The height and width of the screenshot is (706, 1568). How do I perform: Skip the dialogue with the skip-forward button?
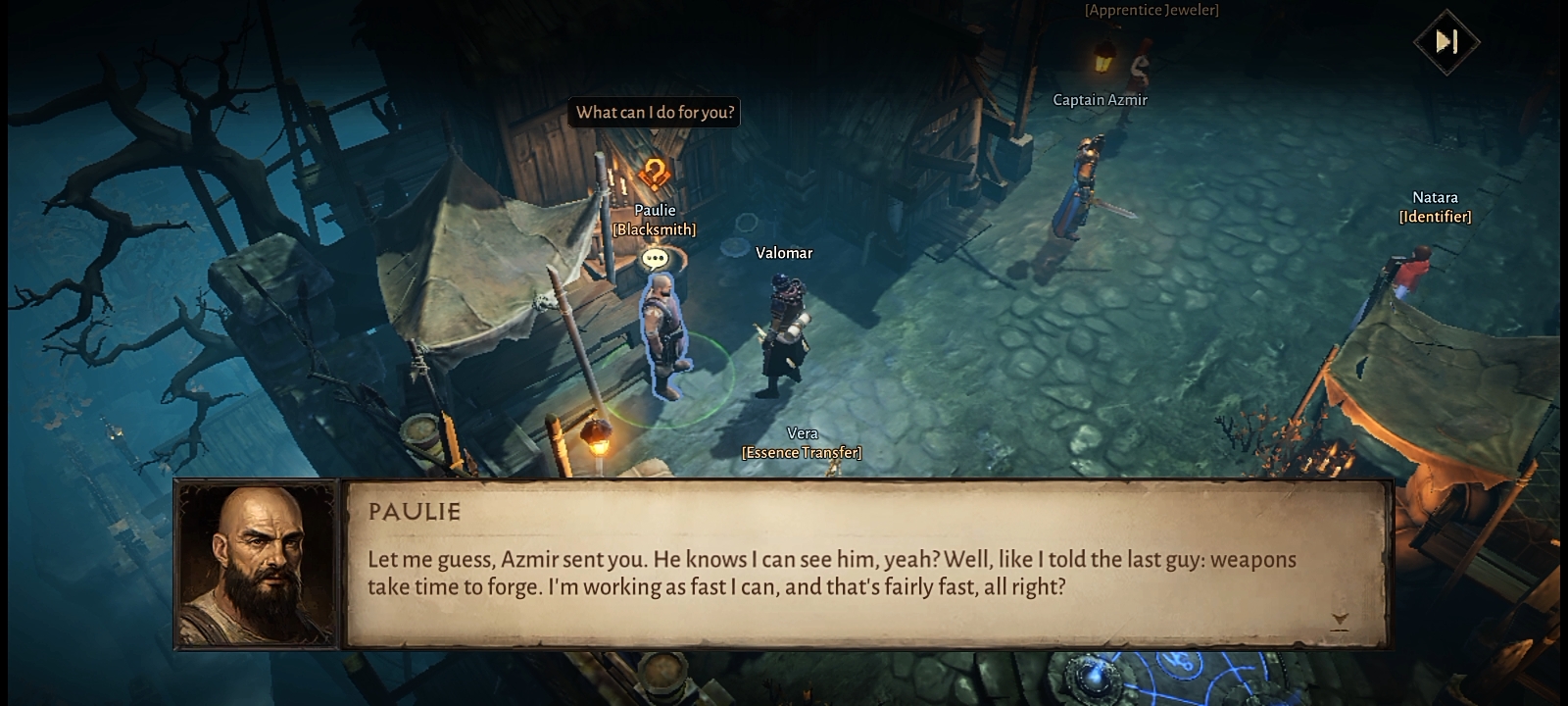pos(1446,41)
